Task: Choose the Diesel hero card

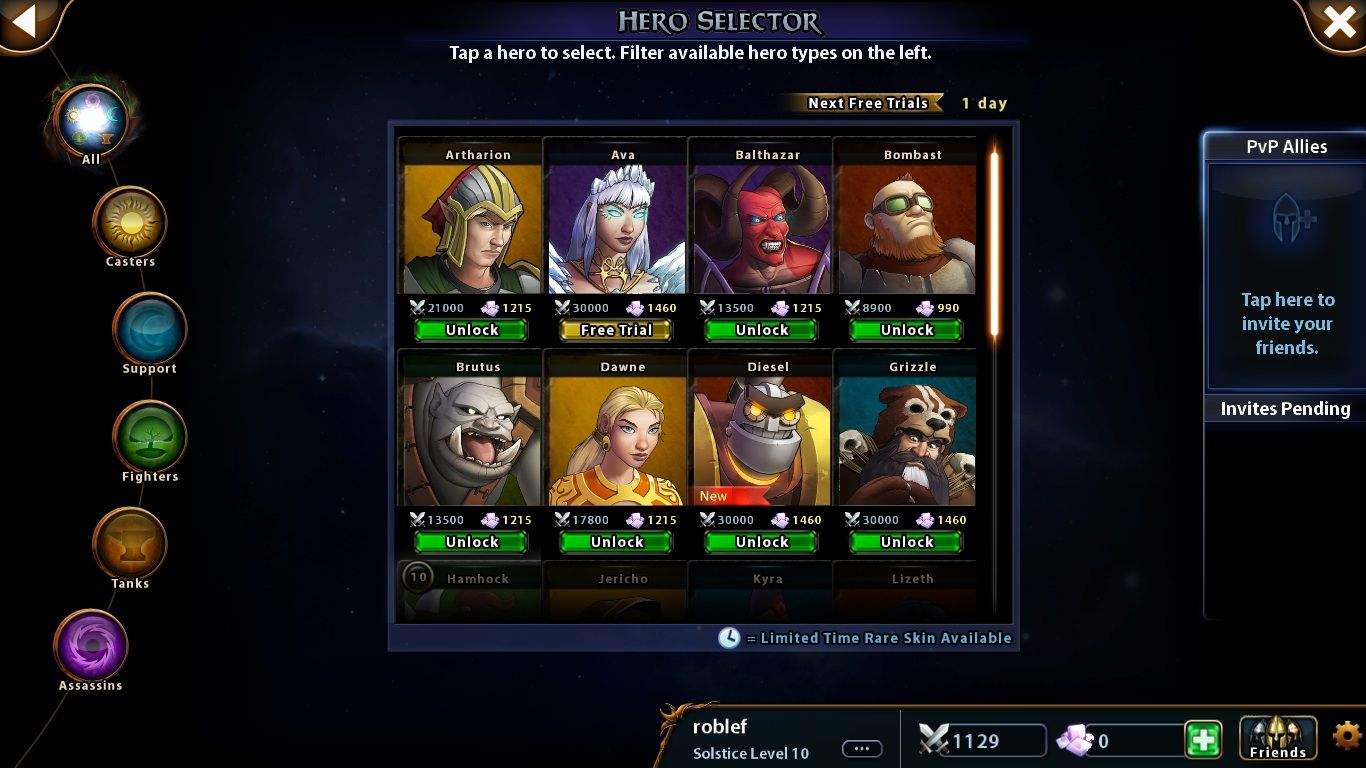Action: (x=762, y=441)
